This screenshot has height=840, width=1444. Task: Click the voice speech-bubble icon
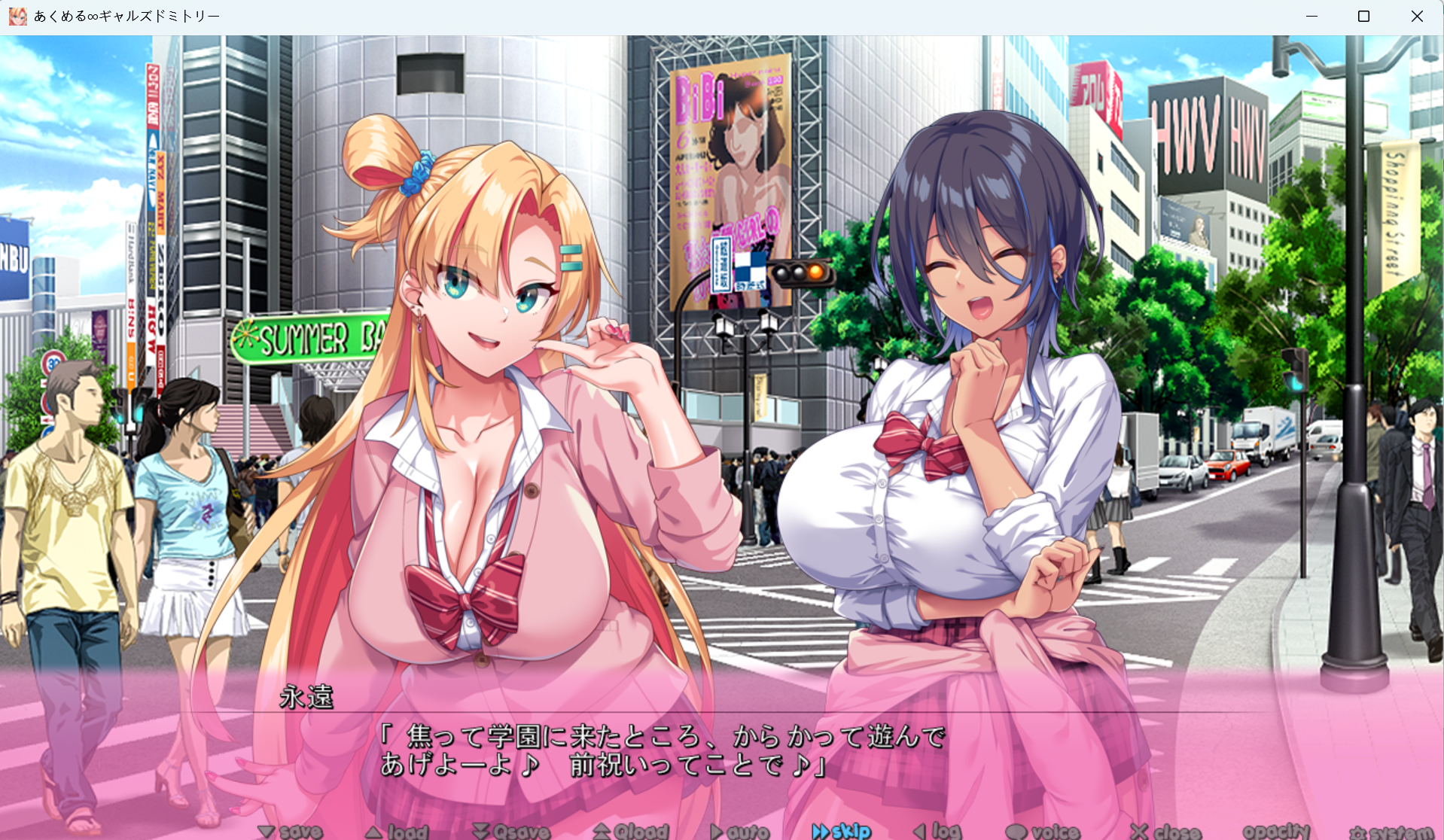point(1018,831)
